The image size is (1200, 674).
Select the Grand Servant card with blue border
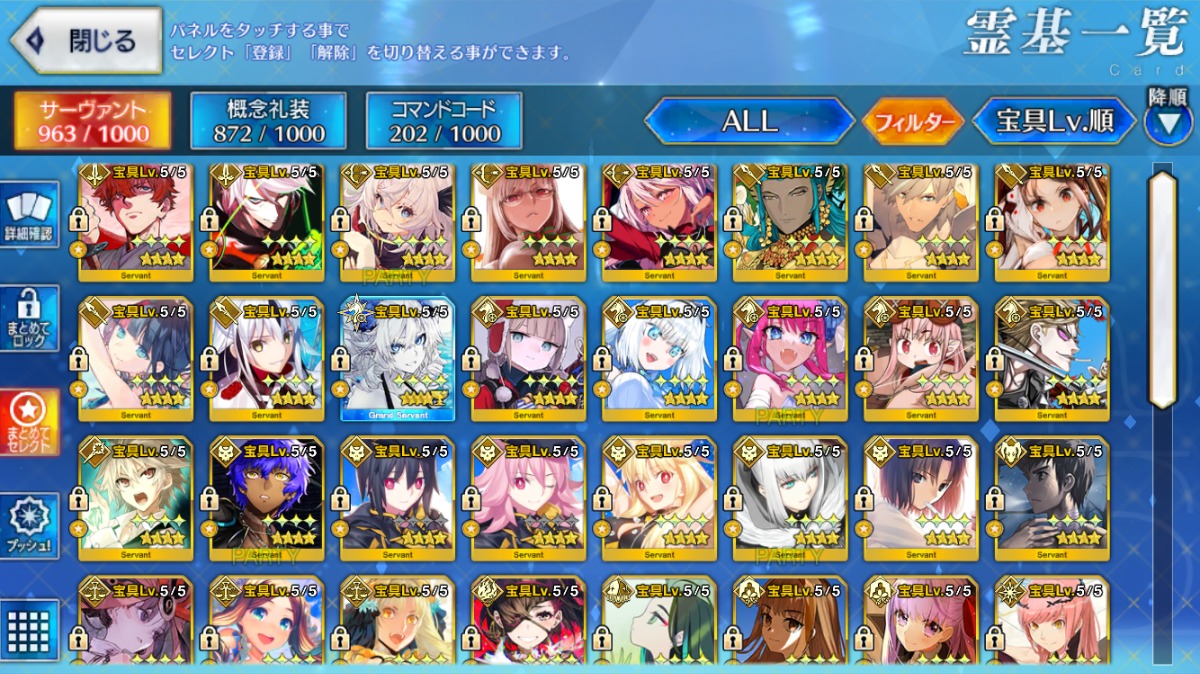point(397,358)
